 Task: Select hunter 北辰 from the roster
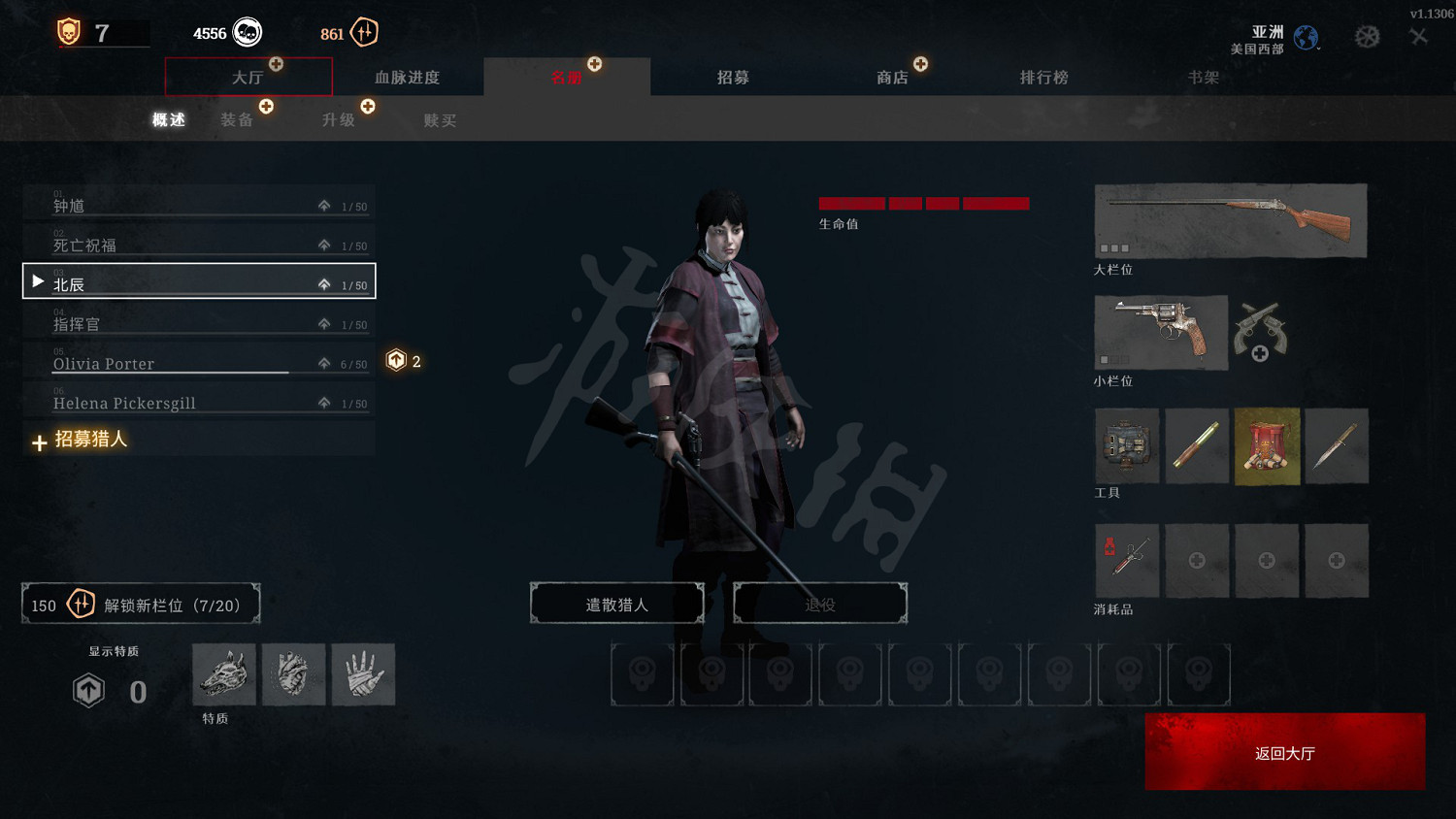[146, 281]
